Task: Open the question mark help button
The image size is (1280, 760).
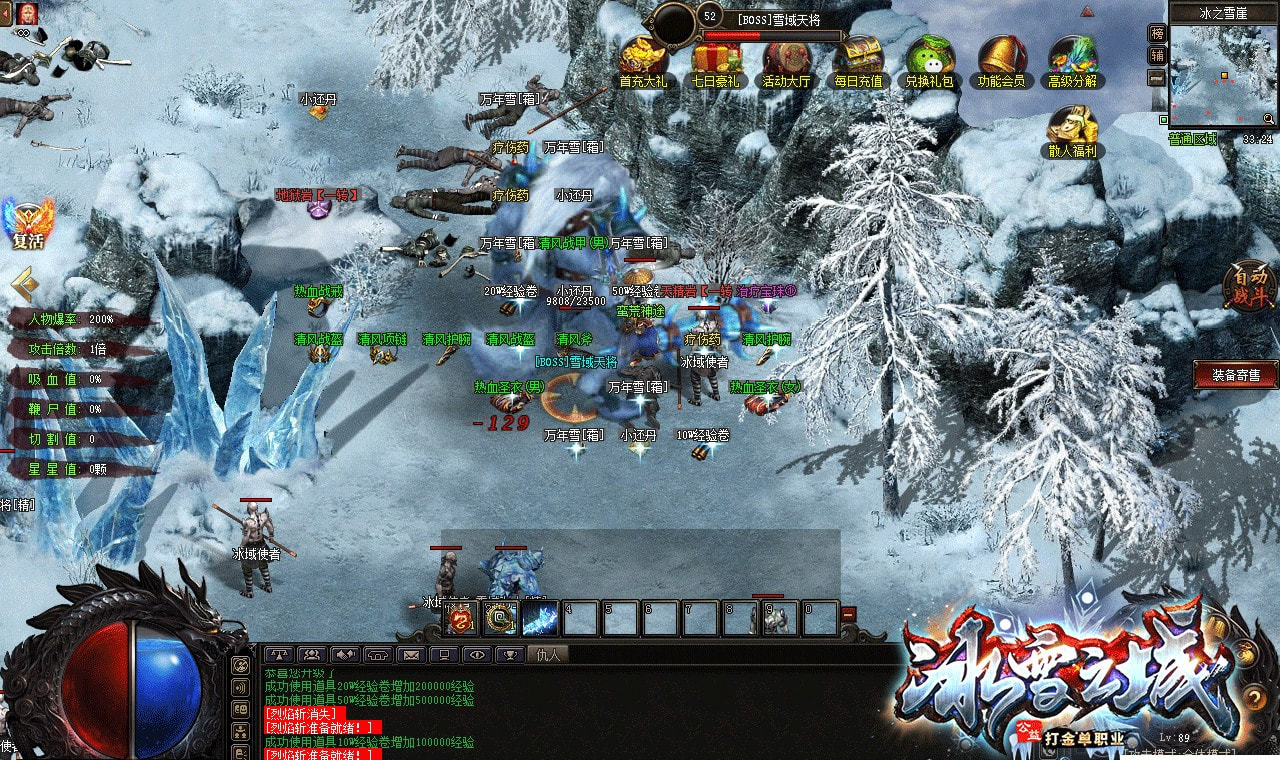Action: tap(1255, 697)
